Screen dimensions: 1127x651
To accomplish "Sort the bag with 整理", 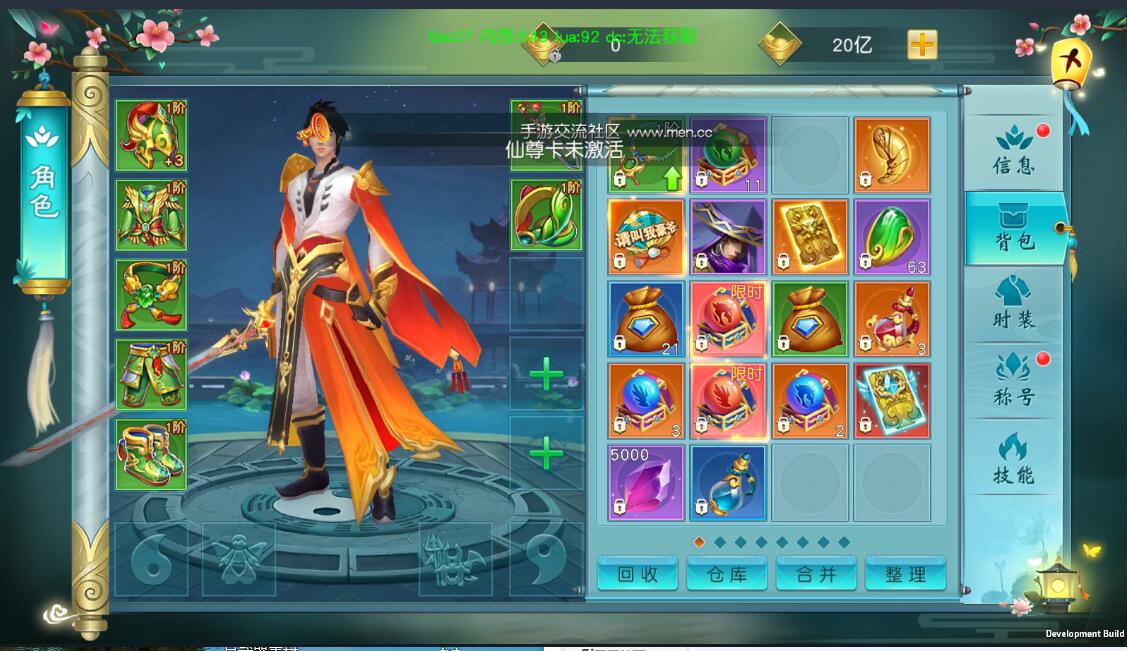I will point(905,574).
